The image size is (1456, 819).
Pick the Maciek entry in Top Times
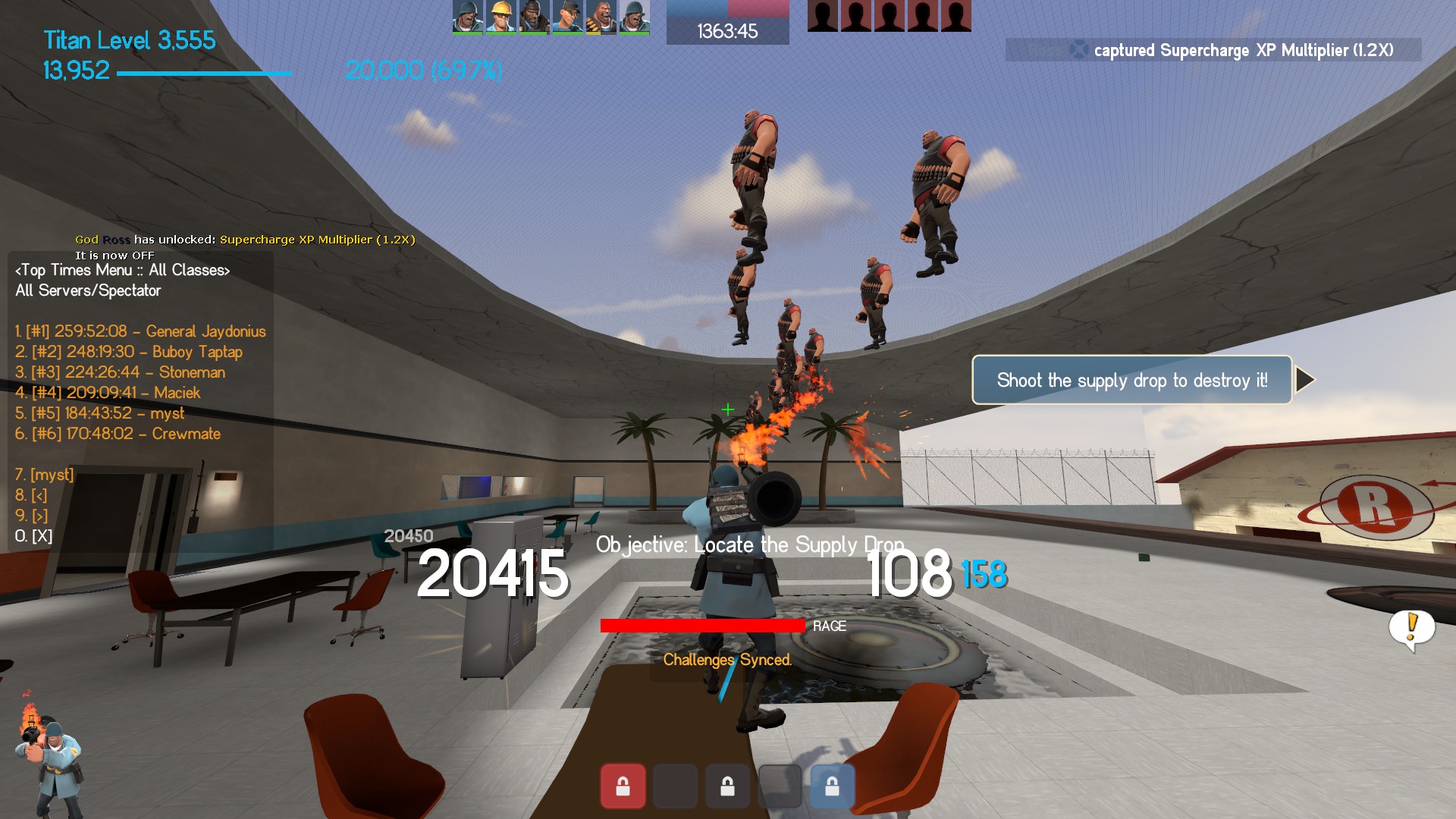108,393
